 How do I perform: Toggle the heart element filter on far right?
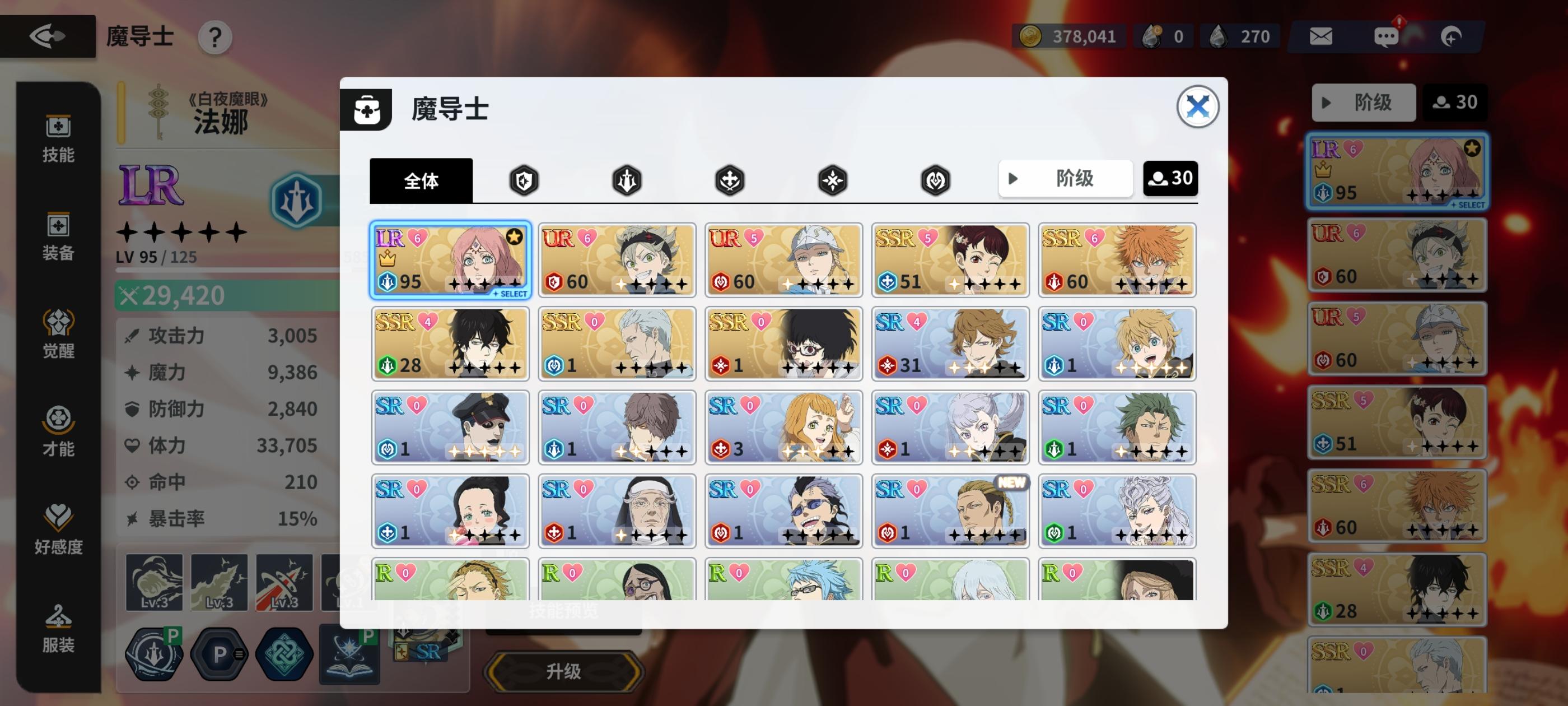(934, 180)
